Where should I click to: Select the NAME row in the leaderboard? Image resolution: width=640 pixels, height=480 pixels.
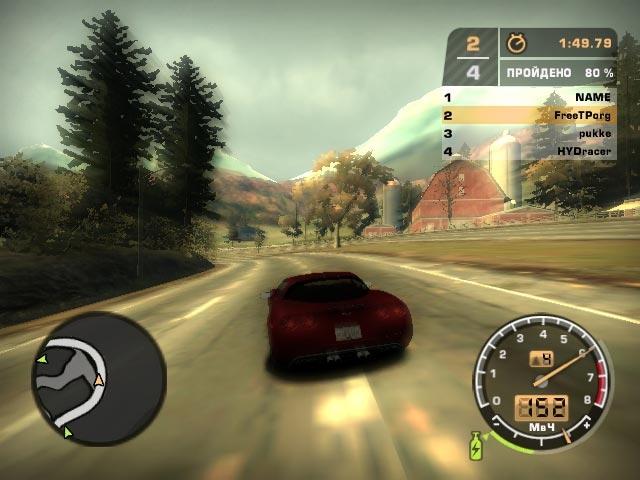point(529,97)
